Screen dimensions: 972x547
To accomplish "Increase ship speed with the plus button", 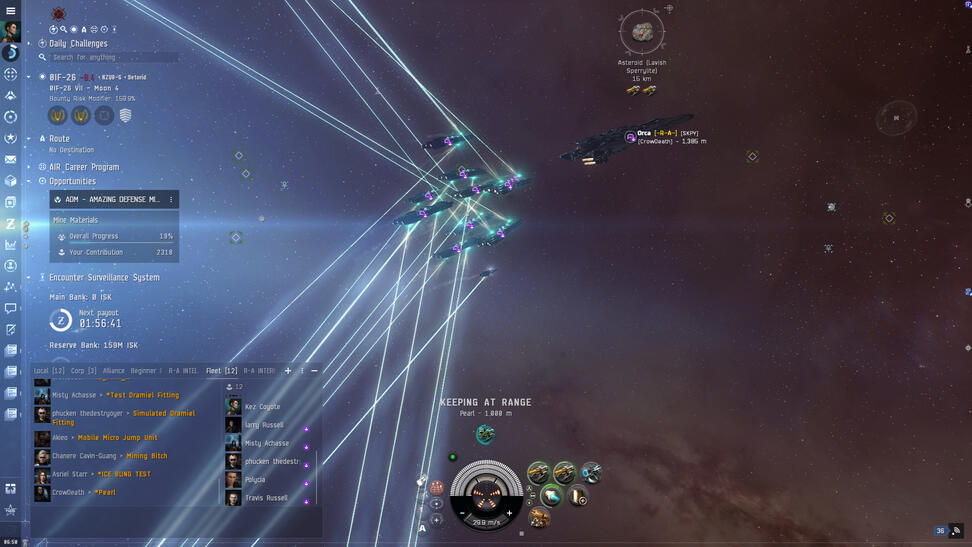I will [509, 513].
